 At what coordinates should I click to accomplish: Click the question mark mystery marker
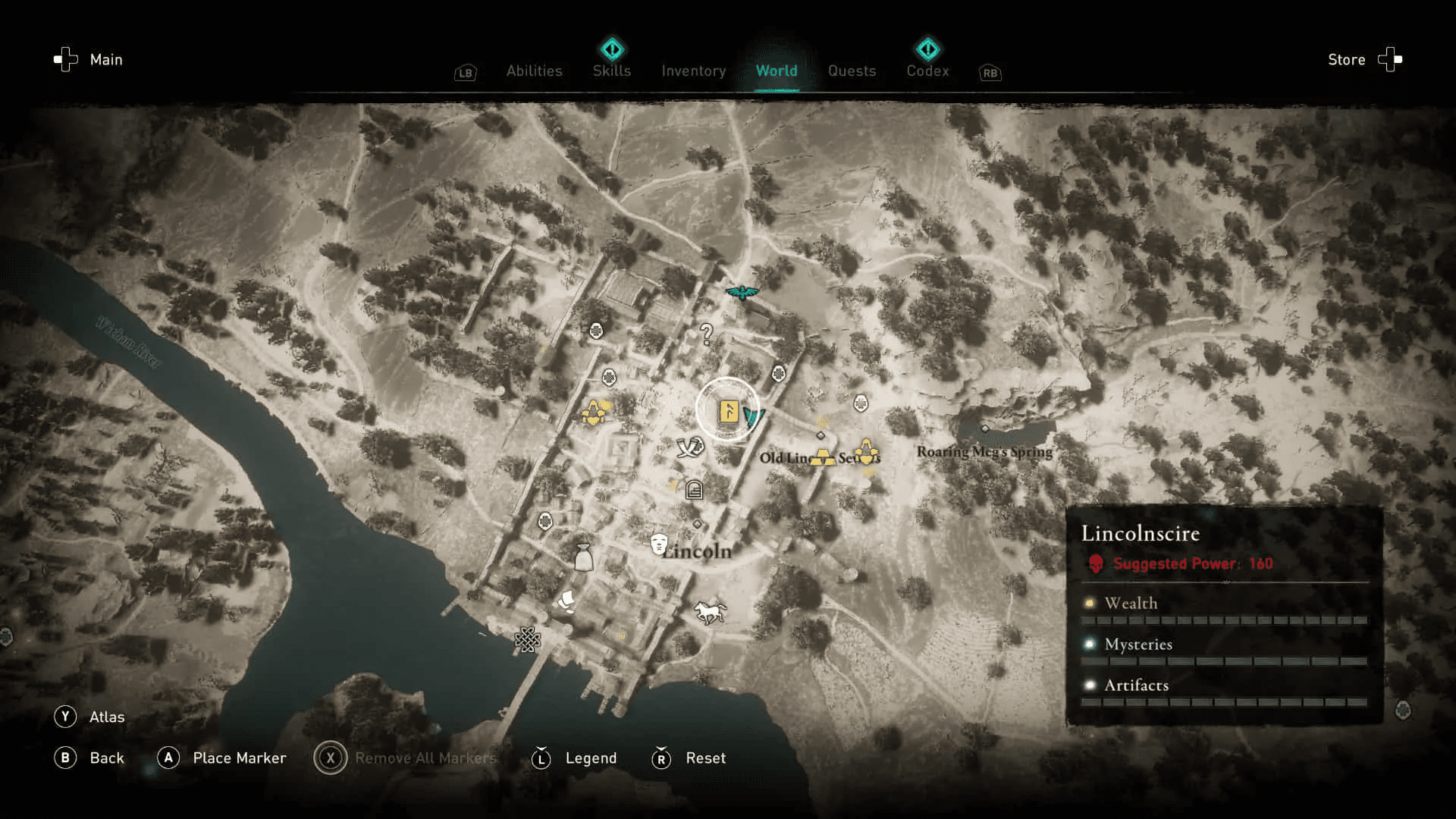[705, 334]
